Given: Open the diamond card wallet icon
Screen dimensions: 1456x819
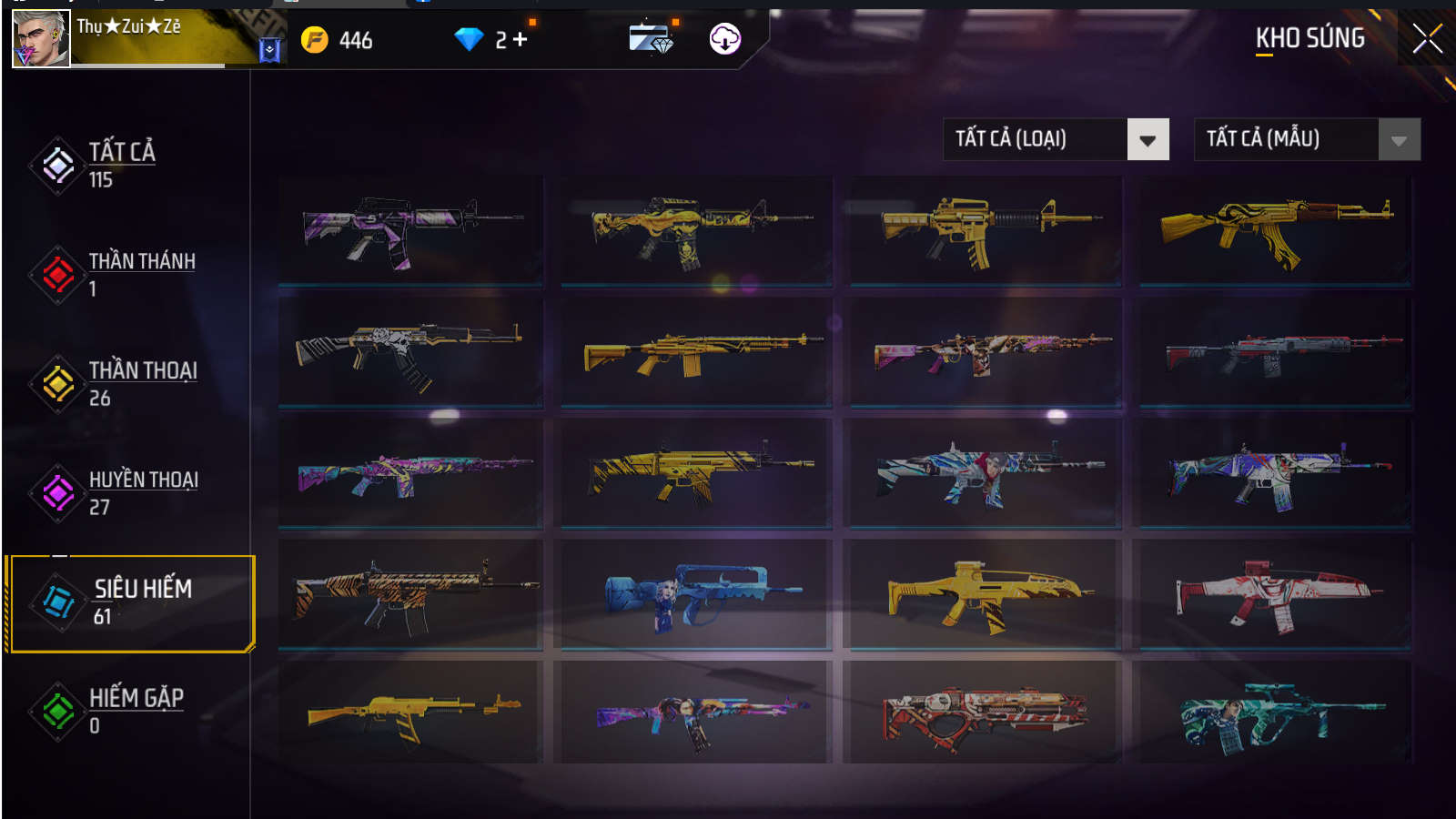Looking at the screenshot, I should click(x=651, y=39).
